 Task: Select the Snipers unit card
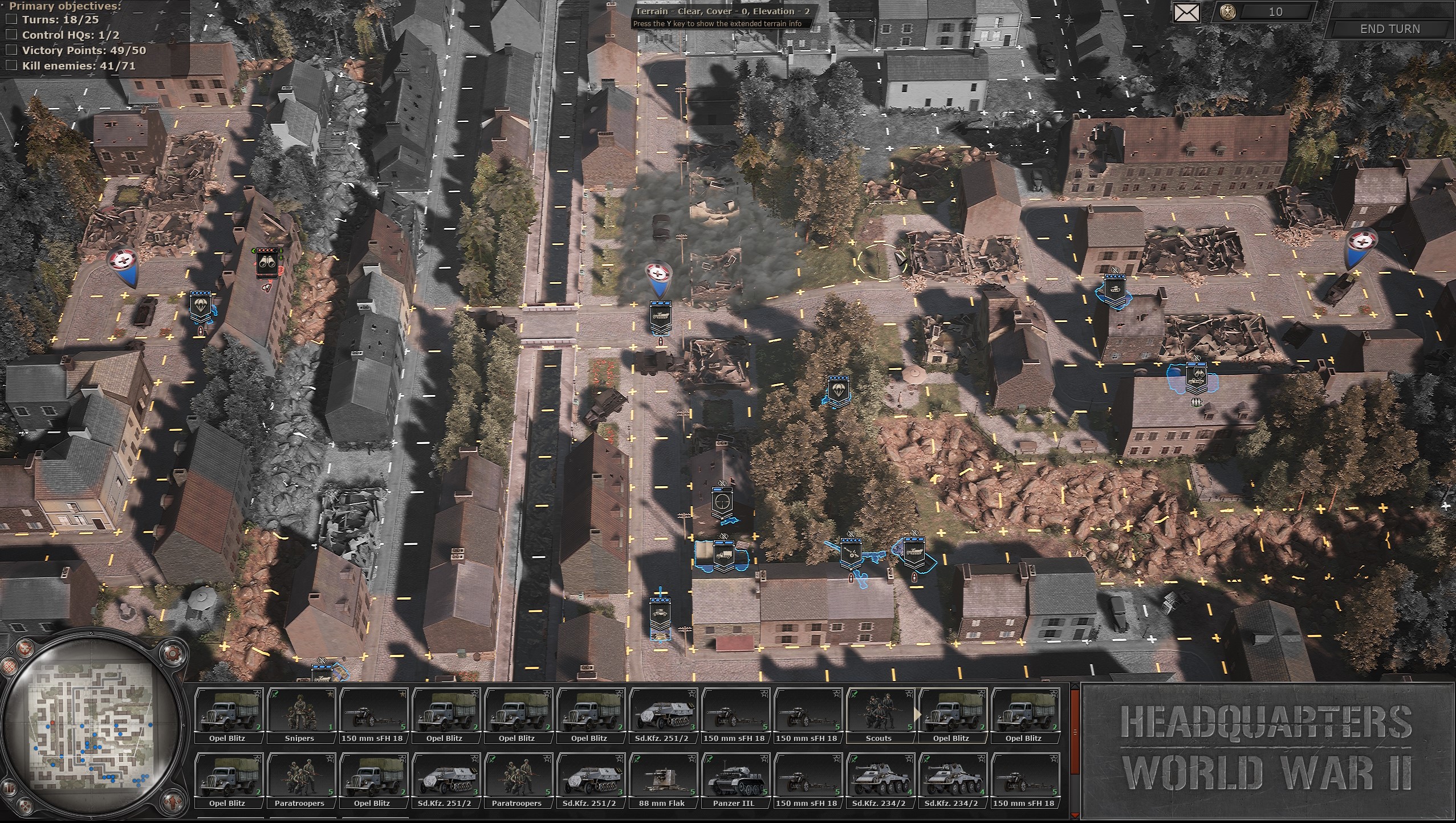point(301,714)
